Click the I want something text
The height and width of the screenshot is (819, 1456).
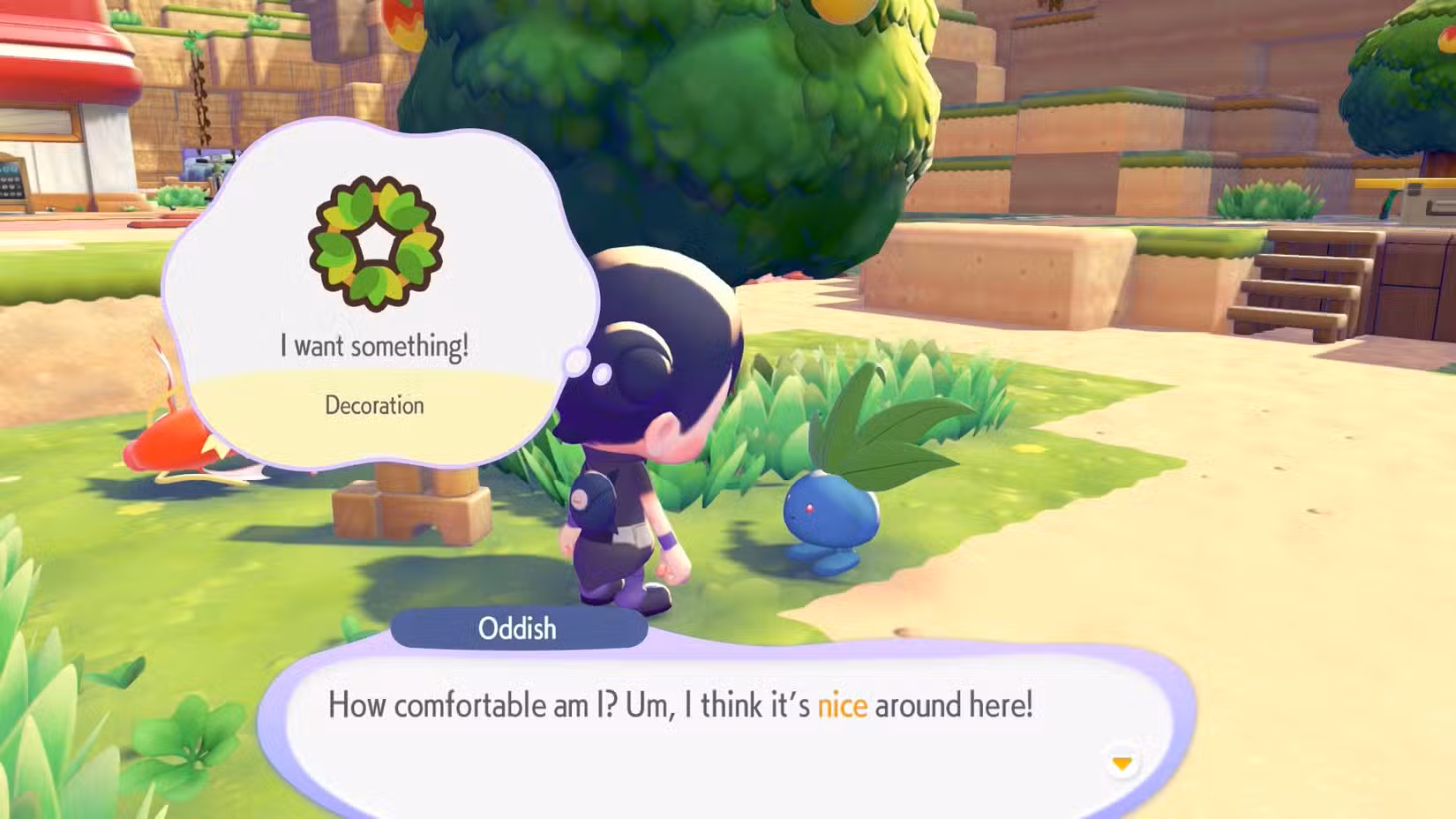[373, 346]
